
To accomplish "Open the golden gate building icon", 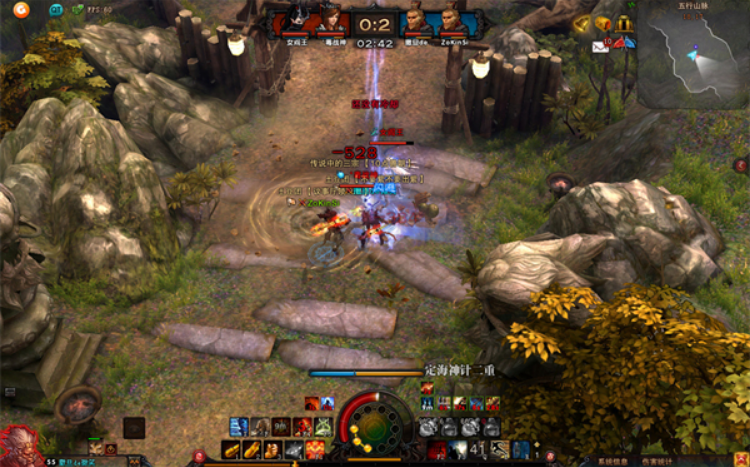I will [x=624, y=23].
